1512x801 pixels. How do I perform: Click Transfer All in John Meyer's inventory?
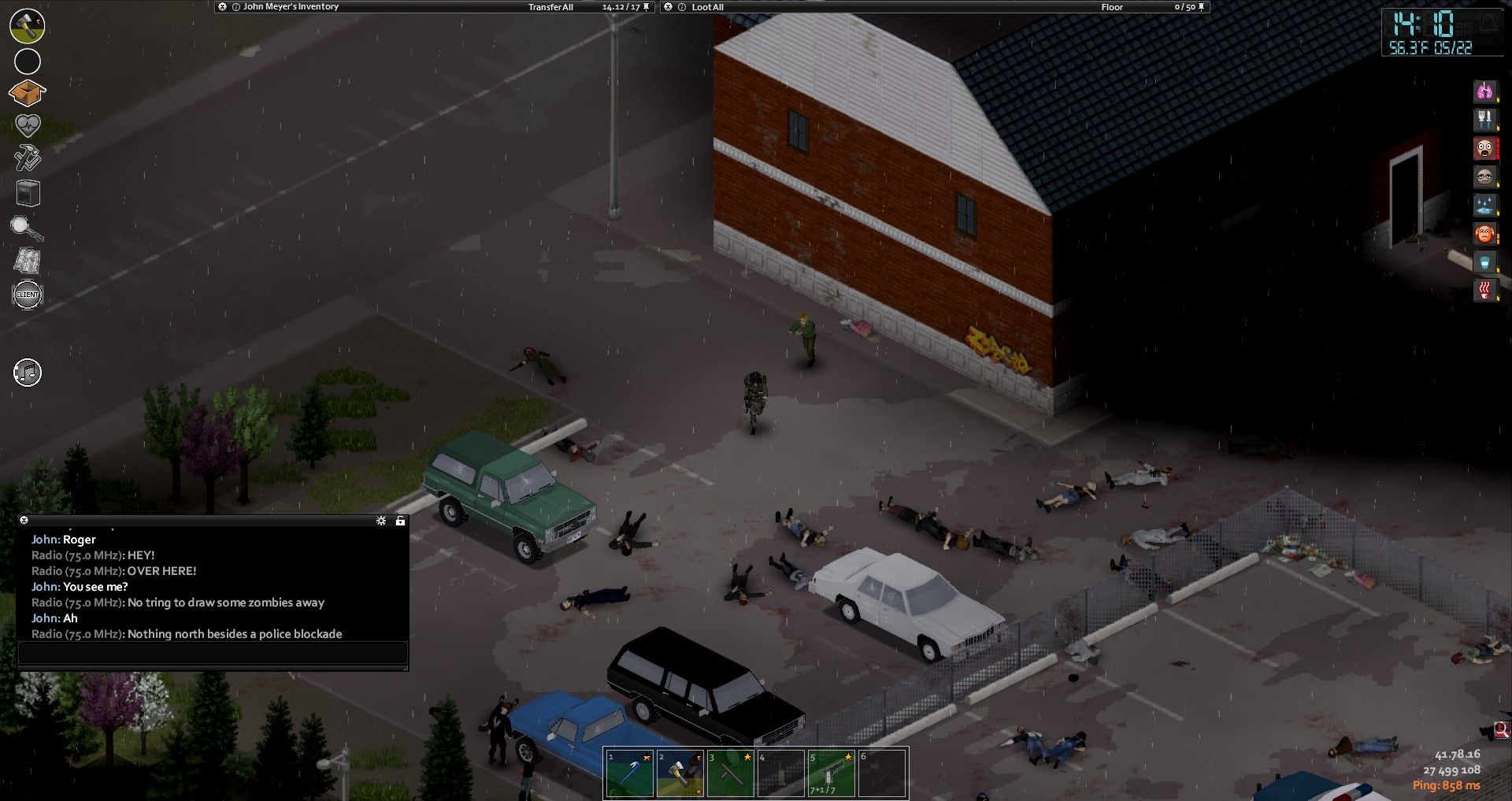coord(550,7)
